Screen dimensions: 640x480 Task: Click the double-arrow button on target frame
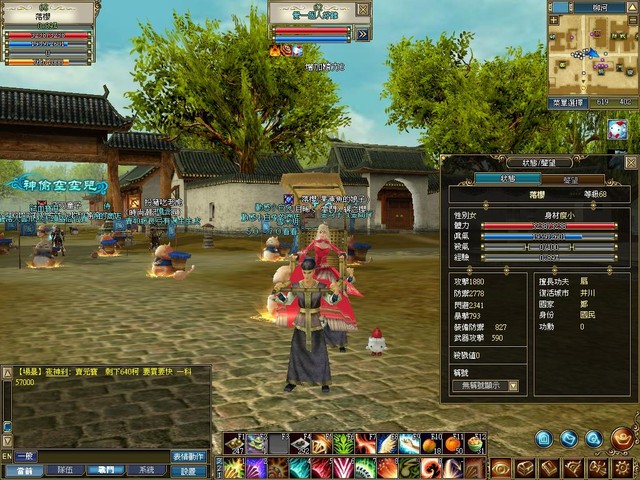(362, 34)
